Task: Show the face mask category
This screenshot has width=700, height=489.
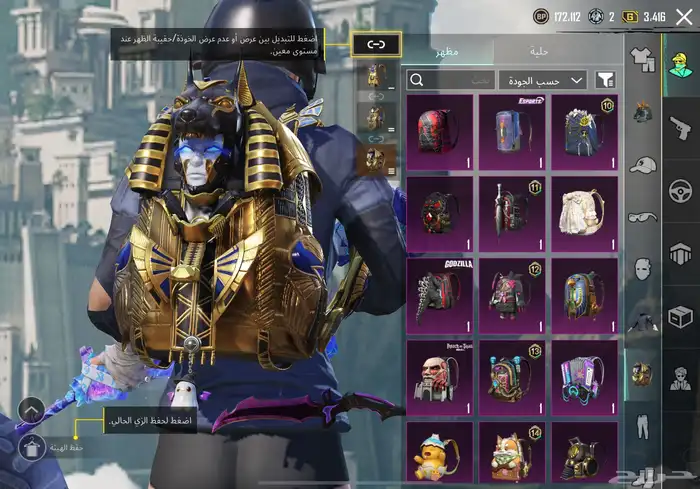Action: pos(642,268)
